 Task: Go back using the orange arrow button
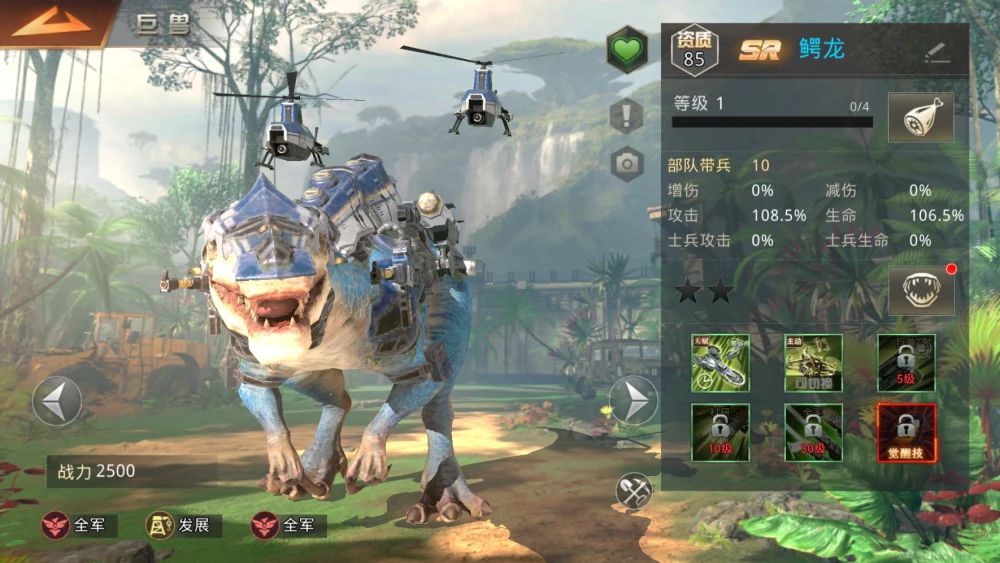pyautogui.click(x=50, y=22)
